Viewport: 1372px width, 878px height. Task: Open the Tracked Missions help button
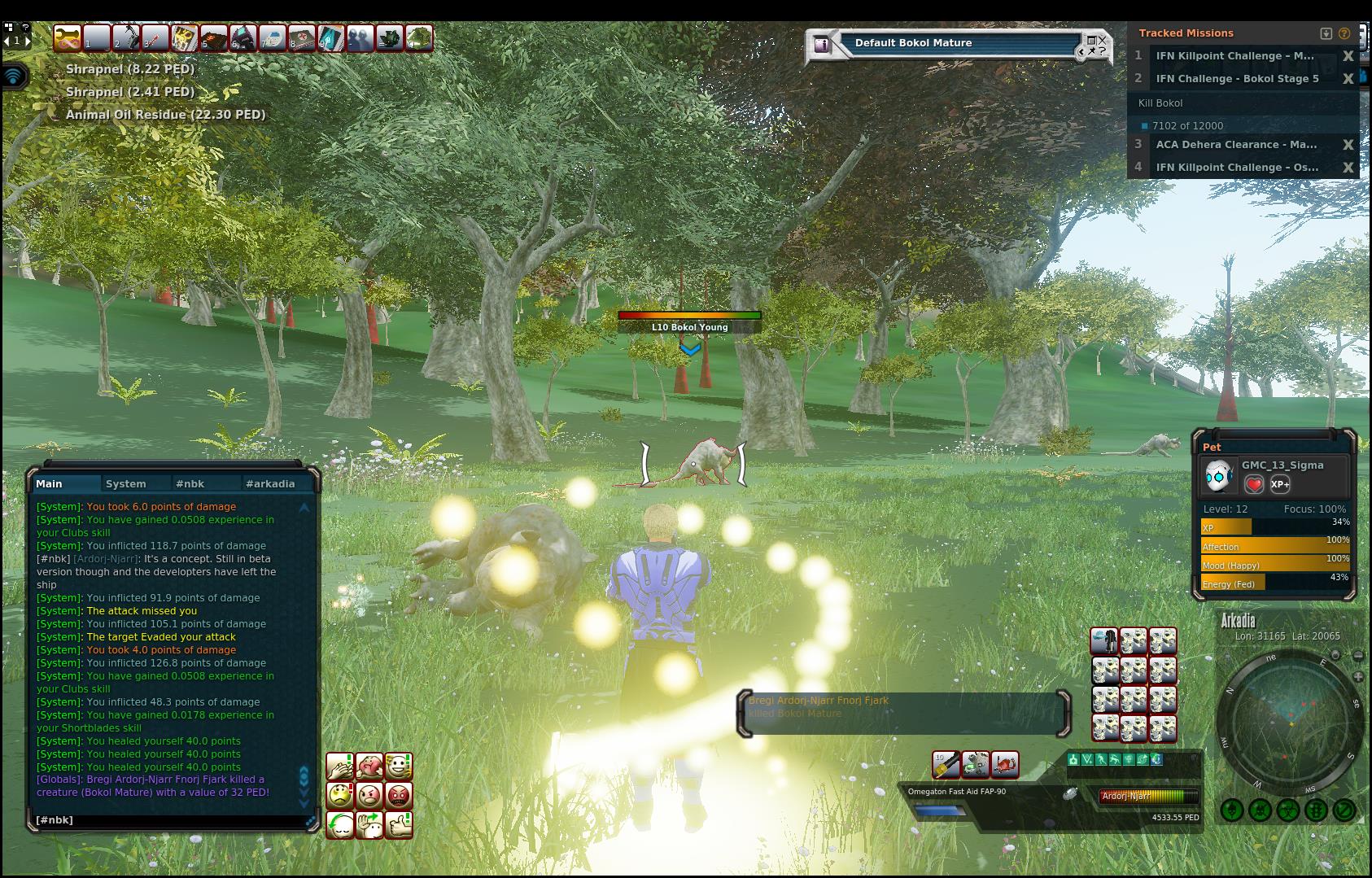point(1344,33)
